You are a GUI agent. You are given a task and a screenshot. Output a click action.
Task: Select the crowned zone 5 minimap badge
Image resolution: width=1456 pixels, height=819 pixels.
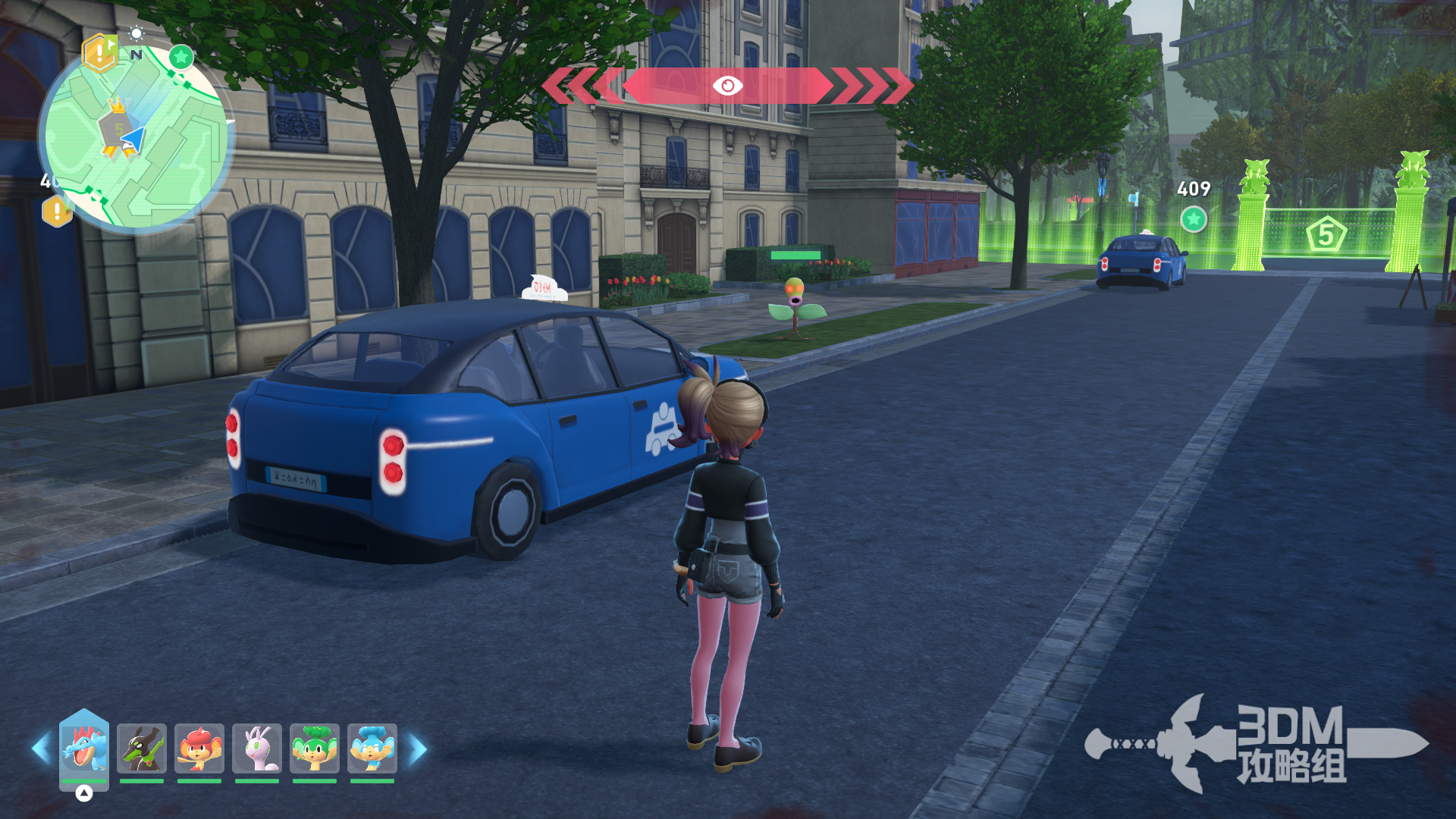coord(117,126)
